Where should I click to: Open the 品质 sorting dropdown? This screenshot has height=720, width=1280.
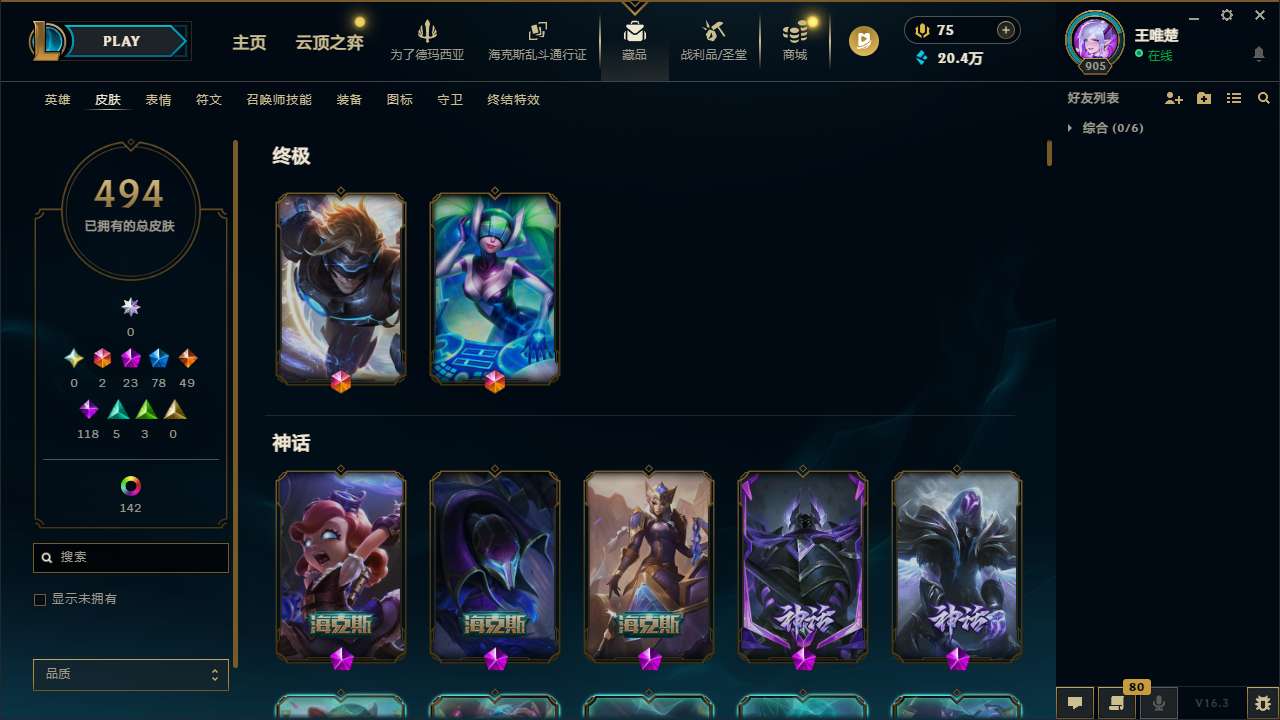pyautogui.click(x=130, y=674)
